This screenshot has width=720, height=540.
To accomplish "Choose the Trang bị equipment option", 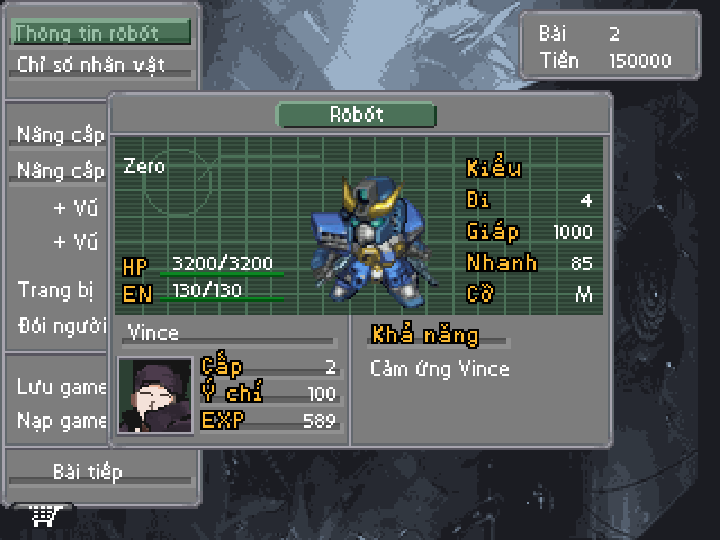I will tap(56, 290).
